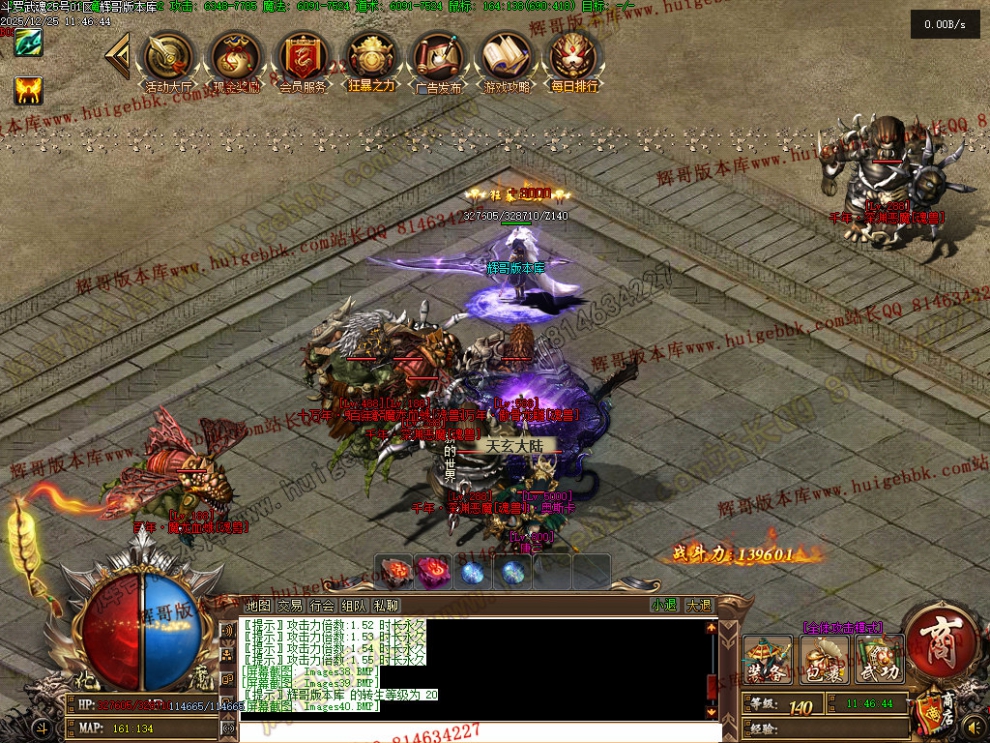The image size is (990, 743).
Task: Switch to the 组队 team tab
Action: point(354,605)
